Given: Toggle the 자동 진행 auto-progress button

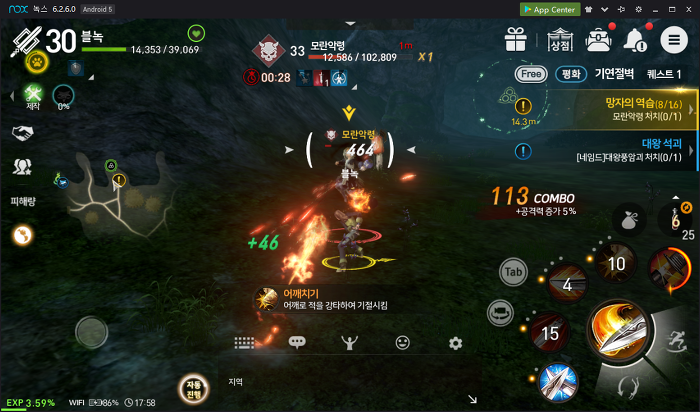Looking at the screenshot, I should click(x=192, y=388).
